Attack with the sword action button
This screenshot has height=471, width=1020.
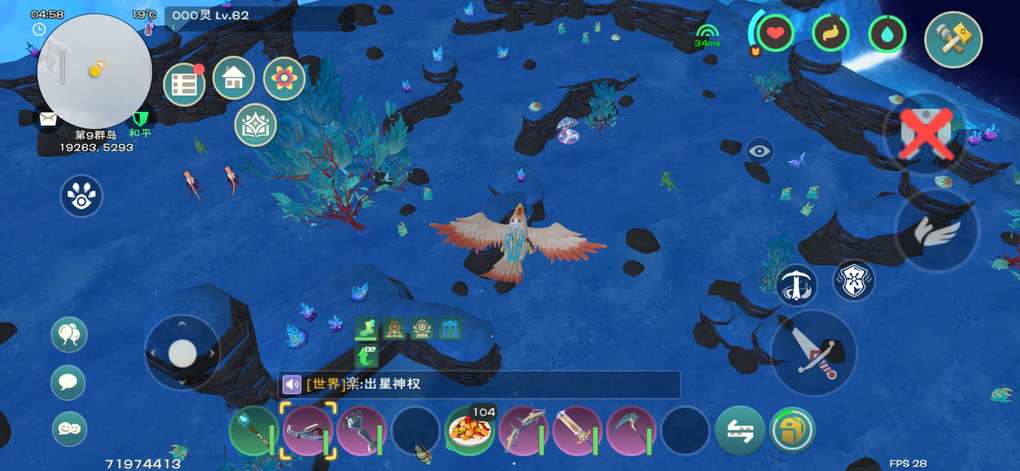point(814,352)
